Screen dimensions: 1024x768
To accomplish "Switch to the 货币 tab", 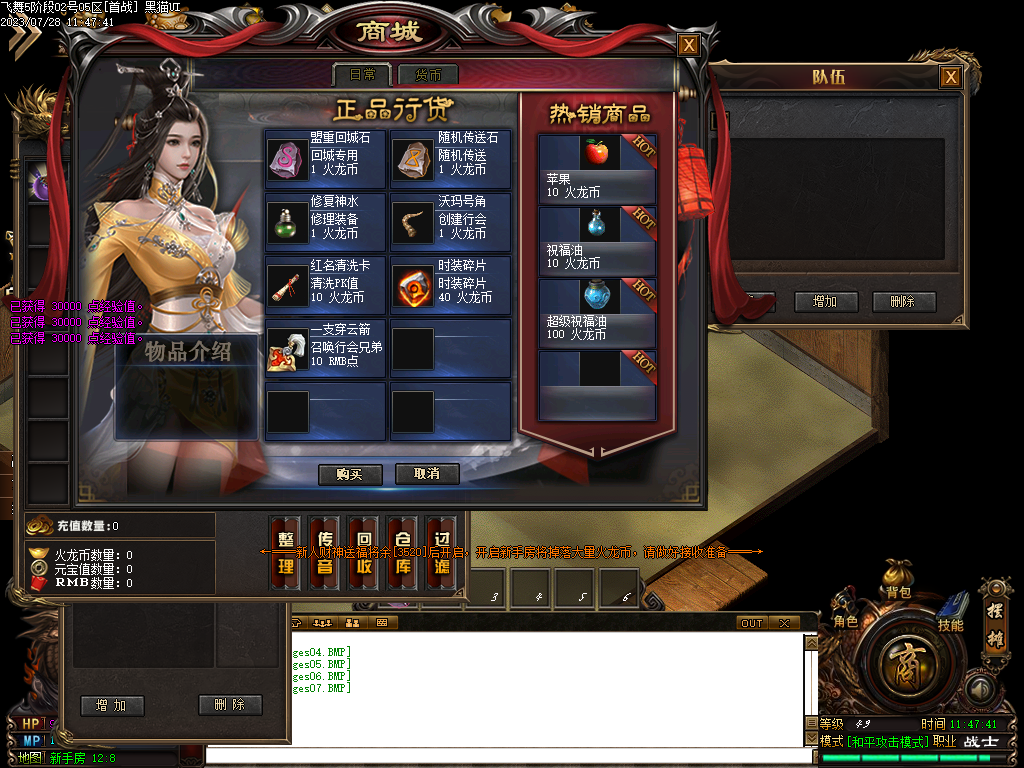I will 428,75.
